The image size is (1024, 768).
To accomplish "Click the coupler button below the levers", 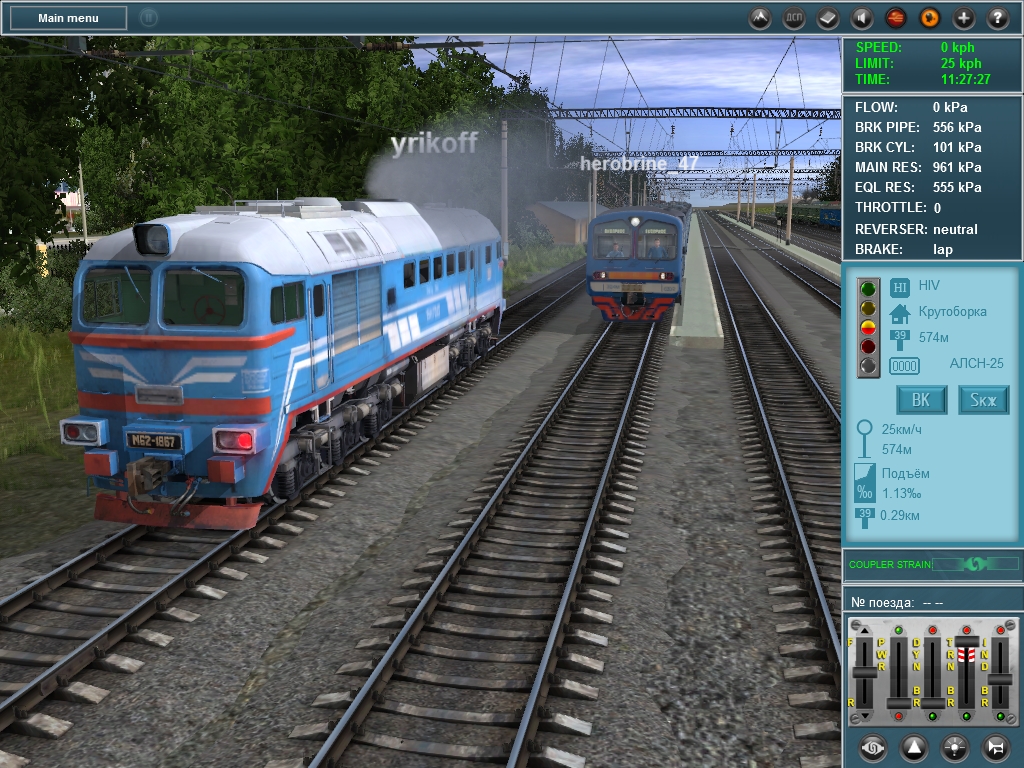I will click(873, 747).
